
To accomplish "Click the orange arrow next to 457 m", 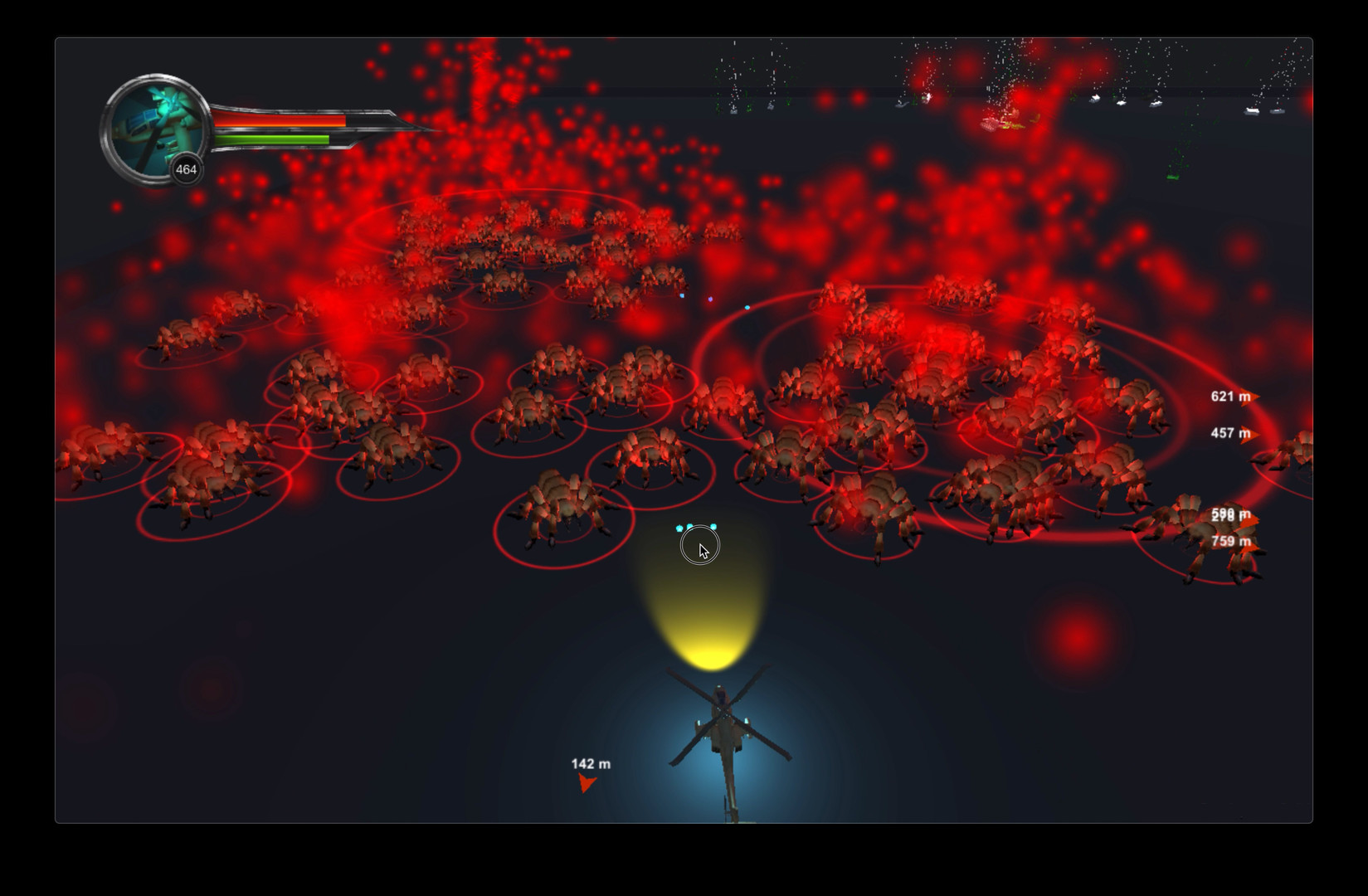I will [1254, 432].
